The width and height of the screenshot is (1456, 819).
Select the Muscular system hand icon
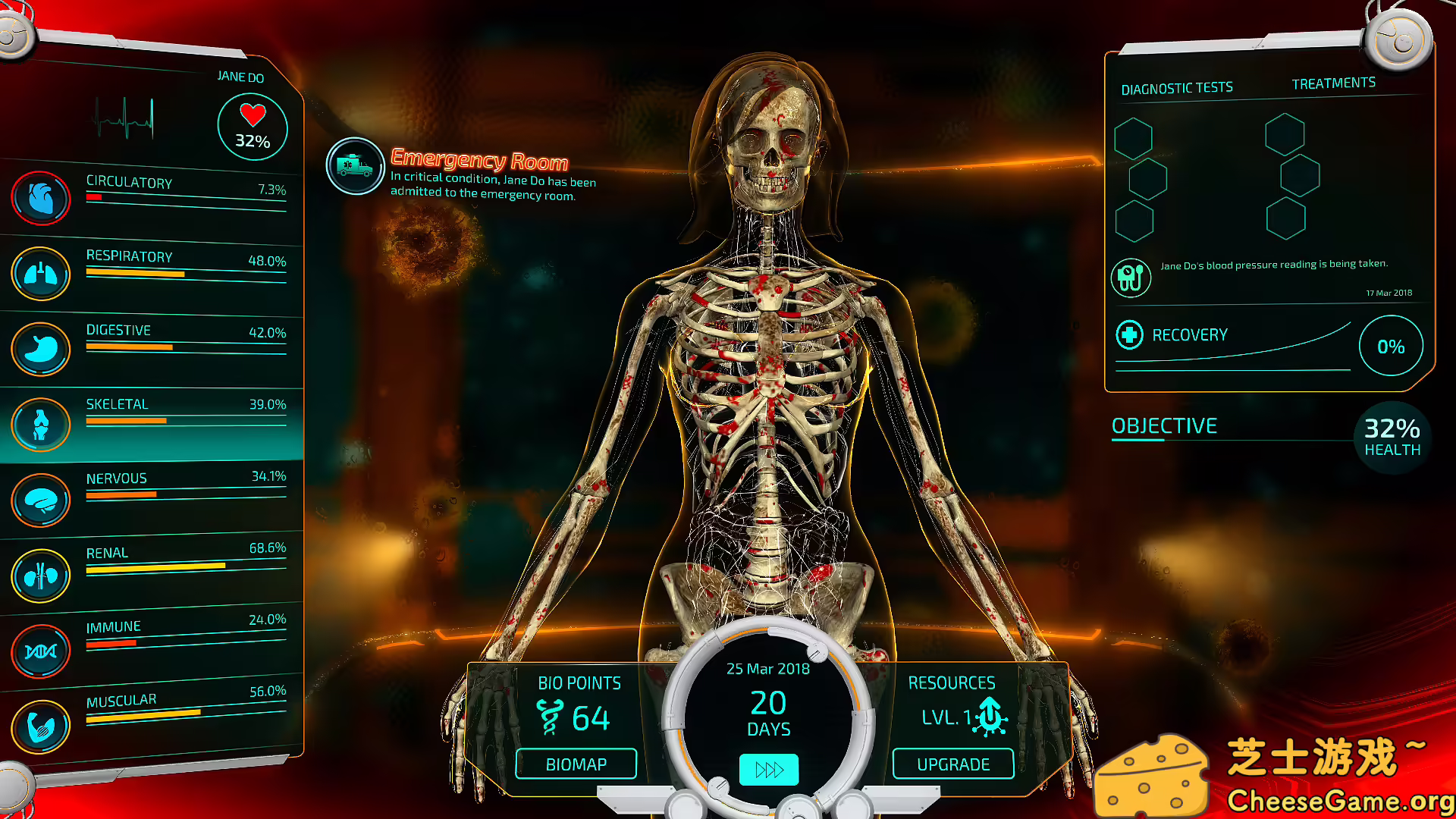pyautogui.click(x=41, y=725)
